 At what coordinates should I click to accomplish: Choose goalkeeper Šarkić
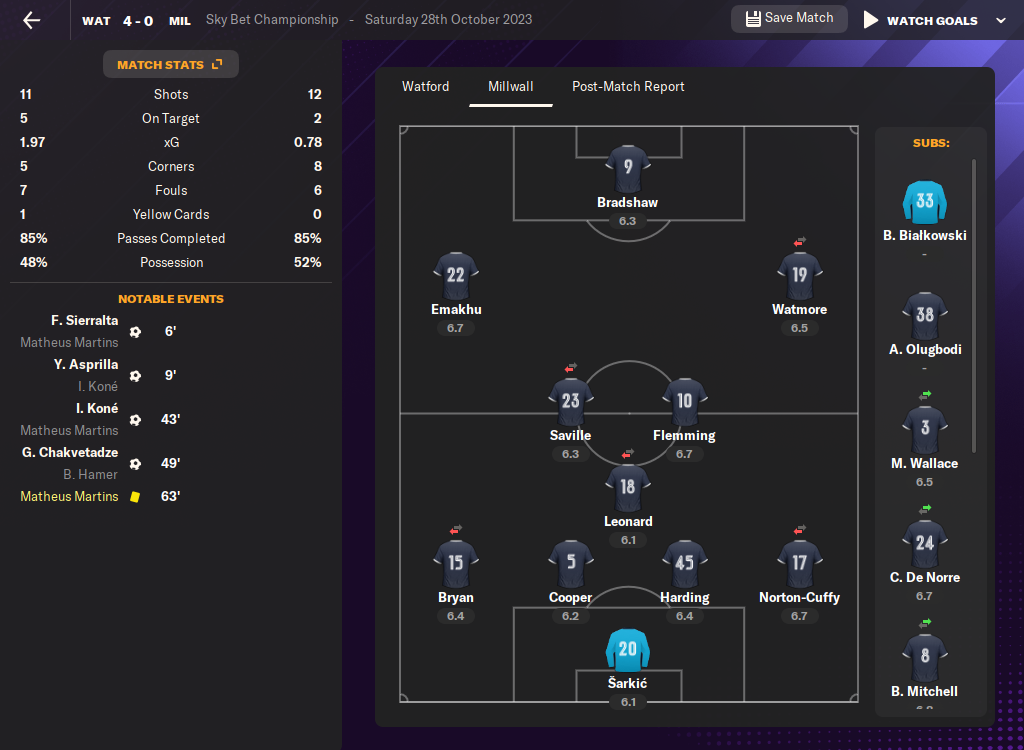pyautogui.click(x=628, y=649)
